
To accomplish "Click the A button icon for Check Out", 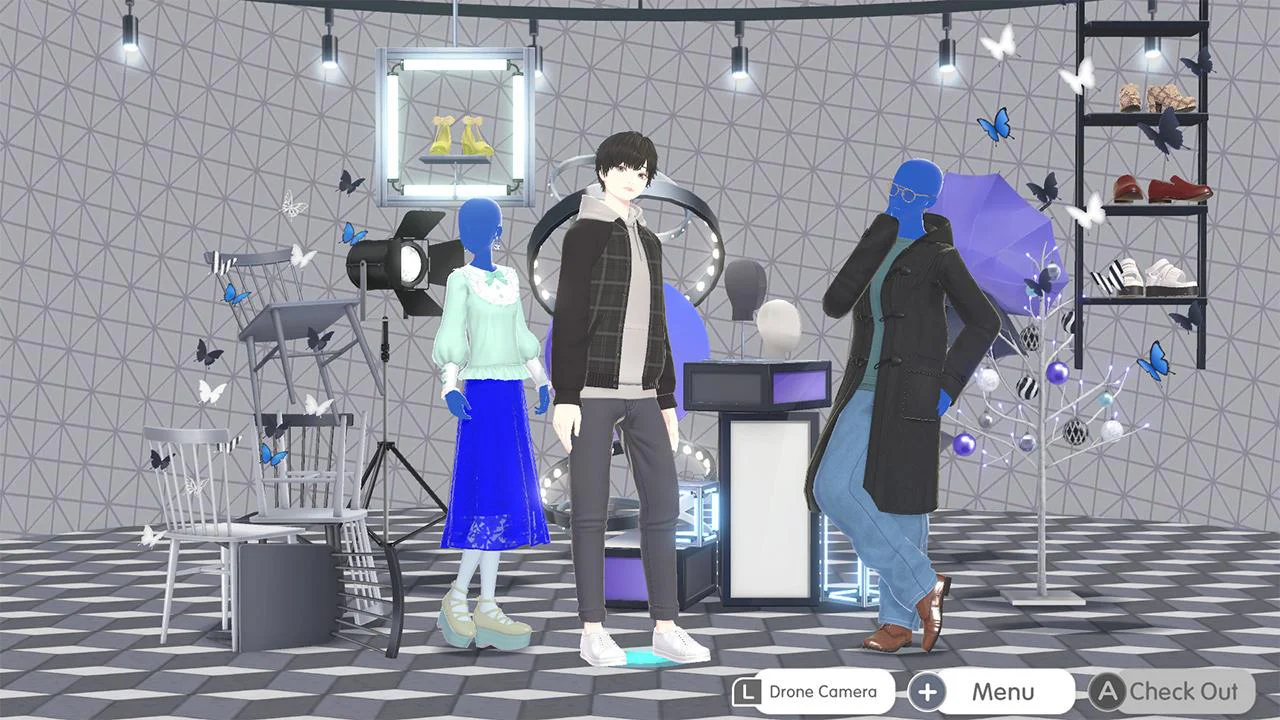I will pyautogui.click(x=1106, y=691).
